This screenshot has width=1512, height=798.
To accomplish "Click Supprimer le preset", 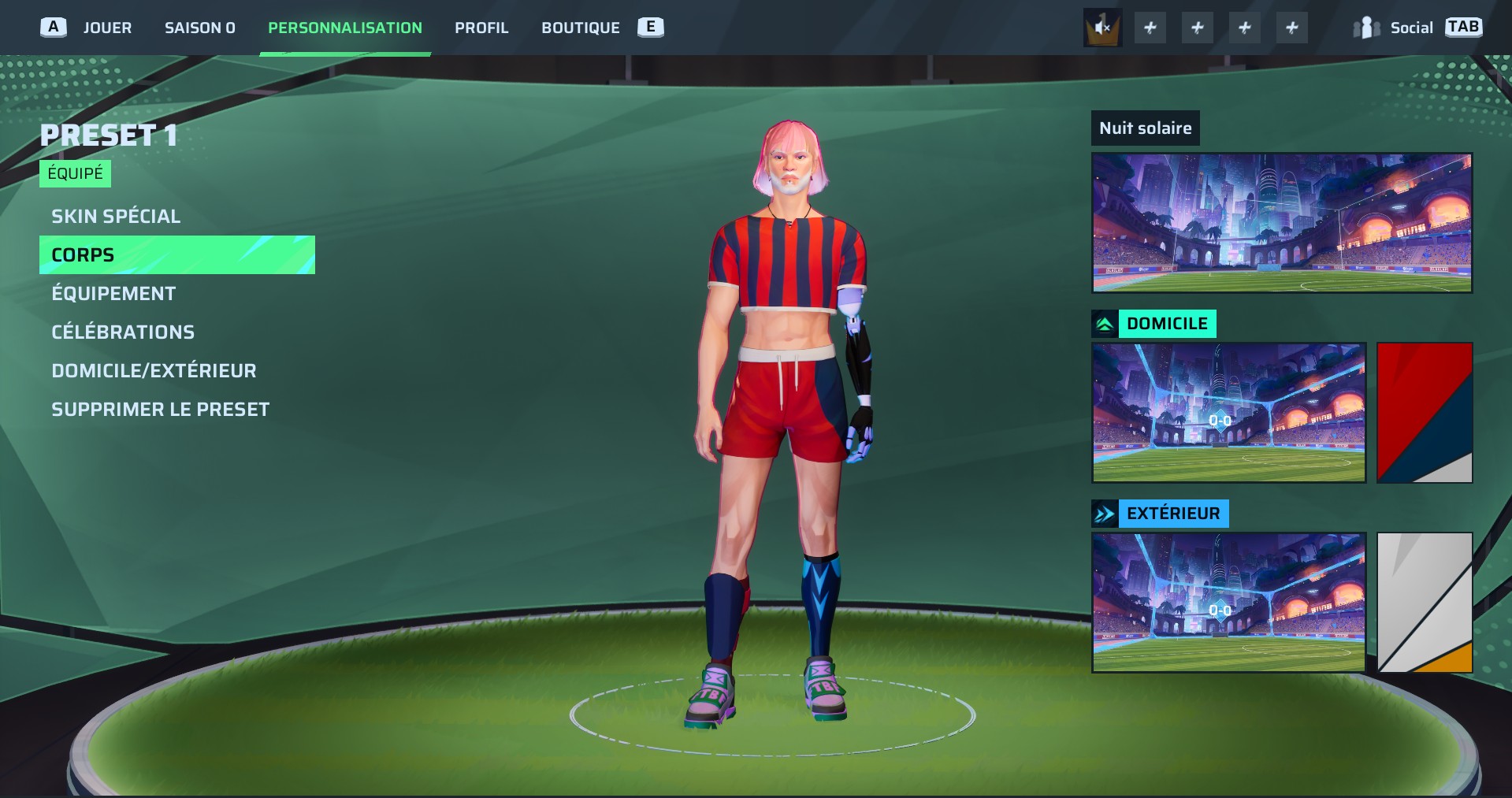I will (160, 409).
